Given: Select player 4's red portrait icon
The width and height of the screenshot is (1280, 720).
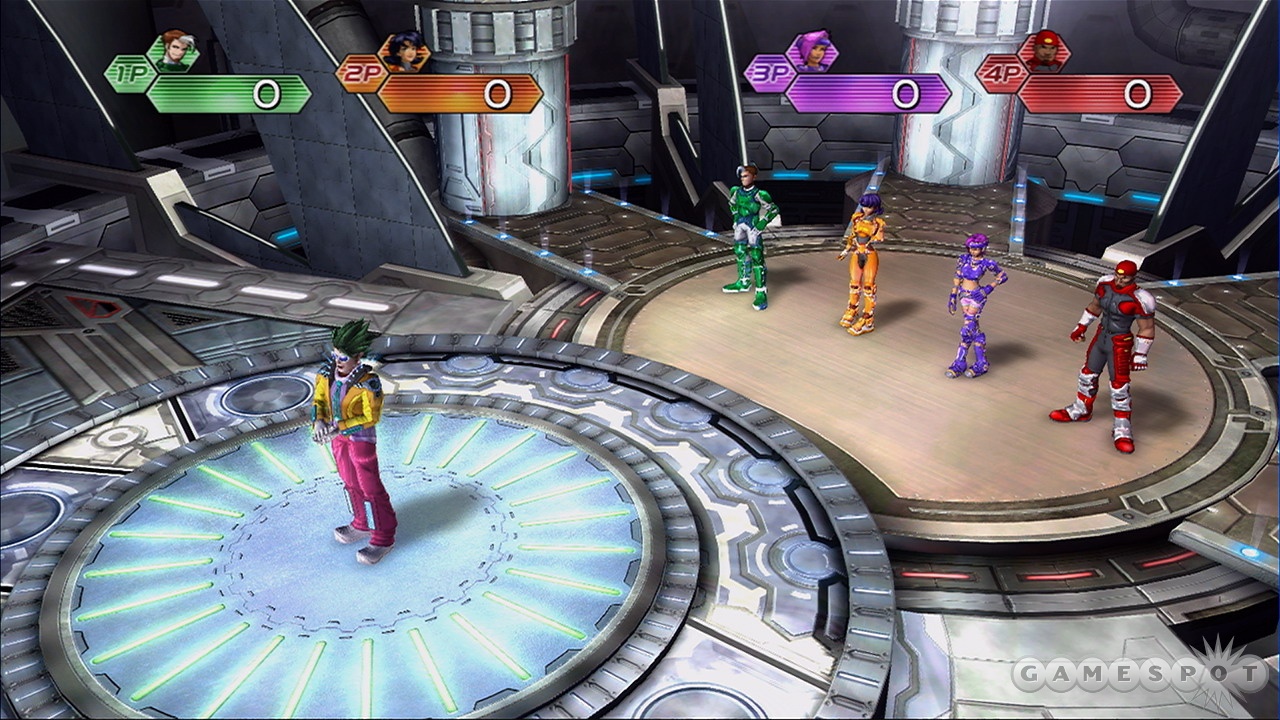Looking at the screenshot, I should coord(1042,51).
